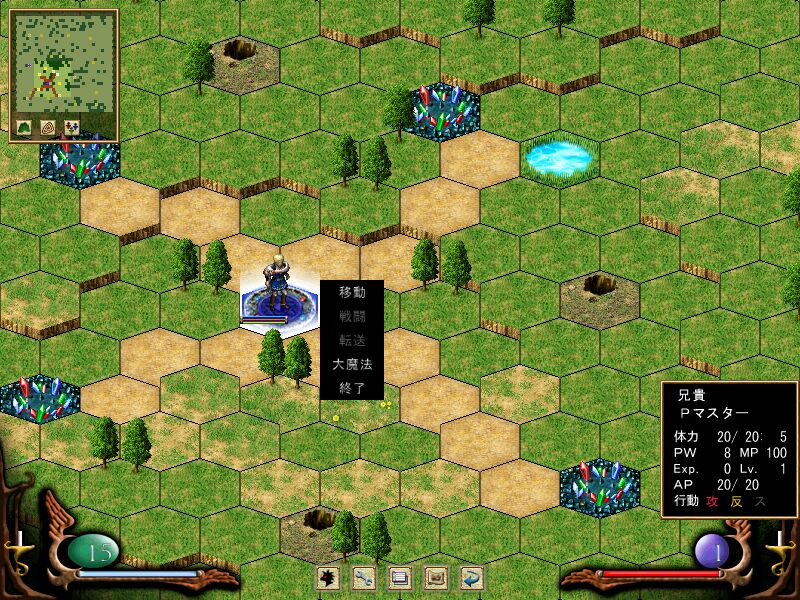Click the blue curved arrow icon
The width and height of the screenshot is (800, 600).
click(471, 577)
